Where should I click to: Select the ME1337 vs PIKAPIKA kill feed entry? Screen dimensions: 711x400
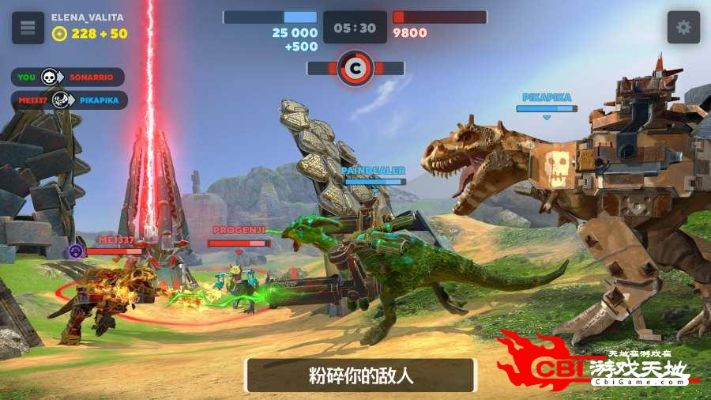[x=68, y=99]
